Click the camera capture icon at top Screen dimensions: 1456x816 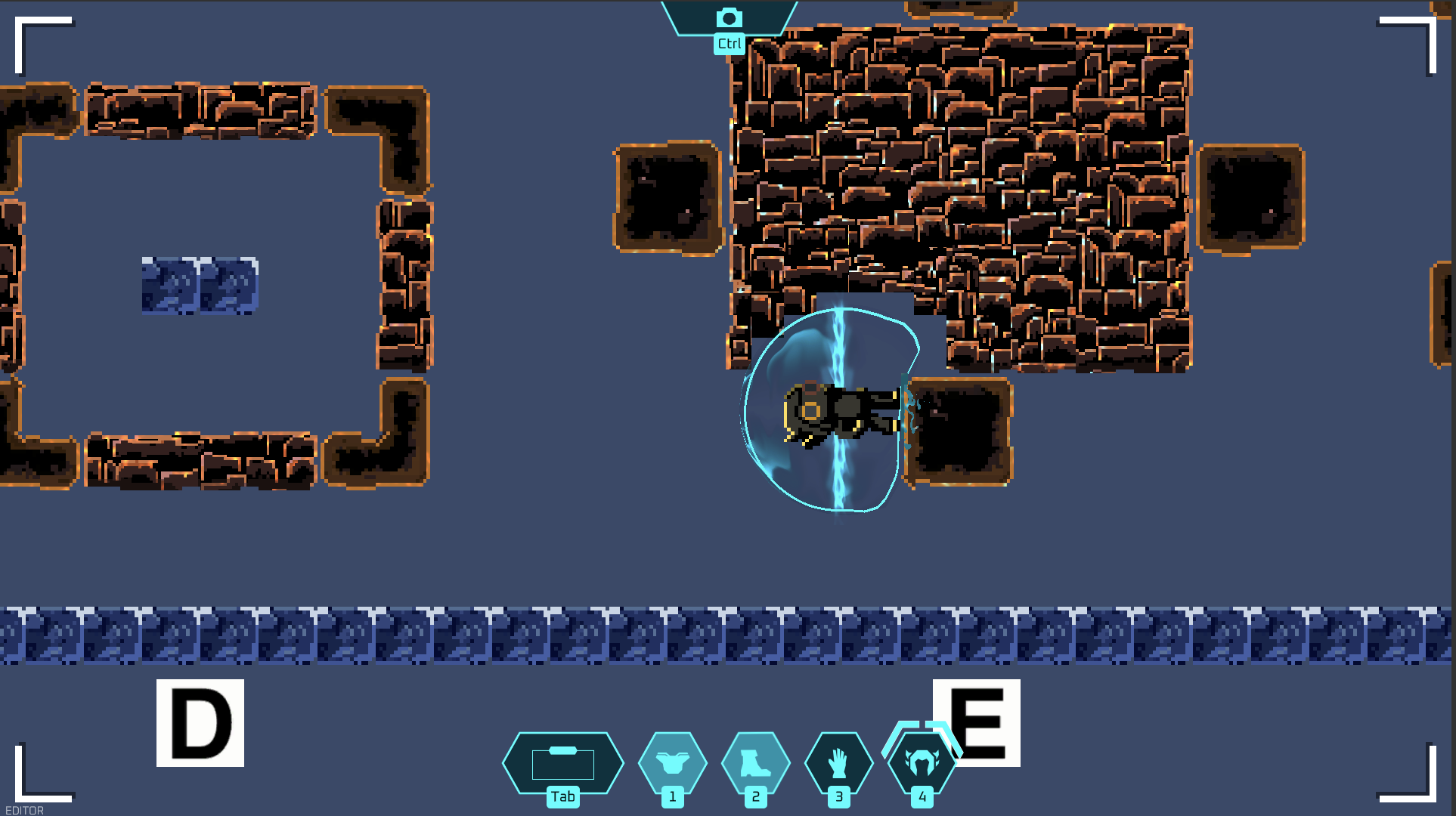point(728,15)
